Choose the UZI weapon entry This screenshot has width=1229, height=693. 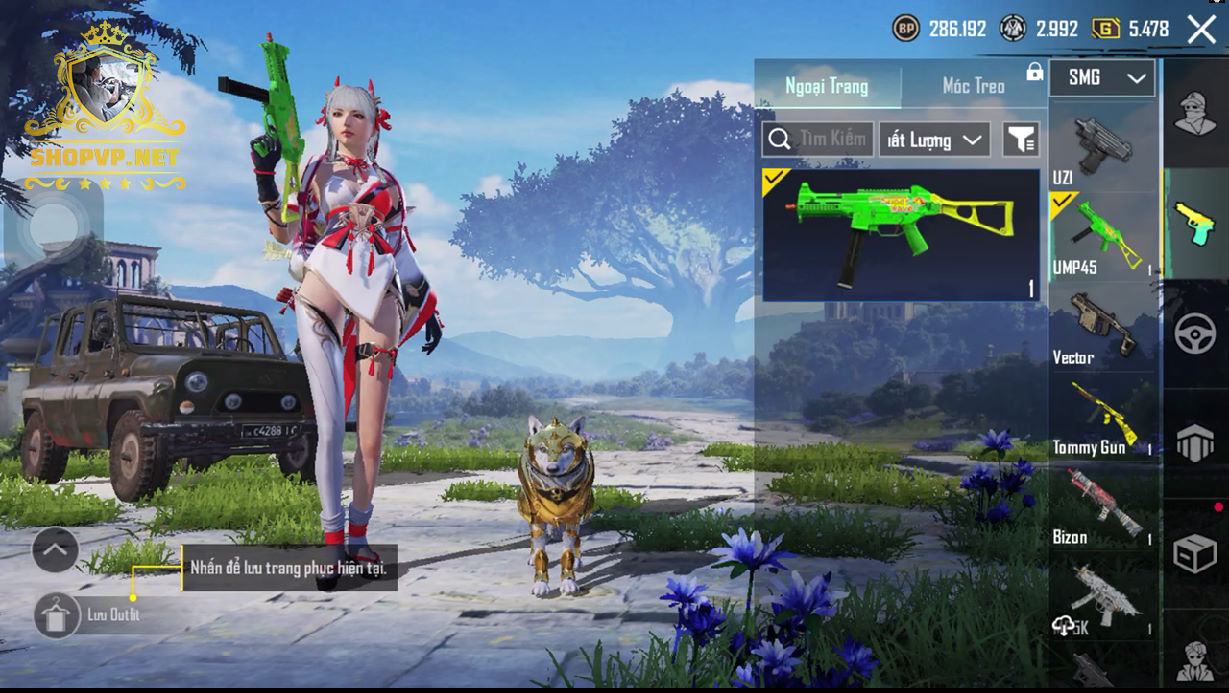click(1102, 148)
